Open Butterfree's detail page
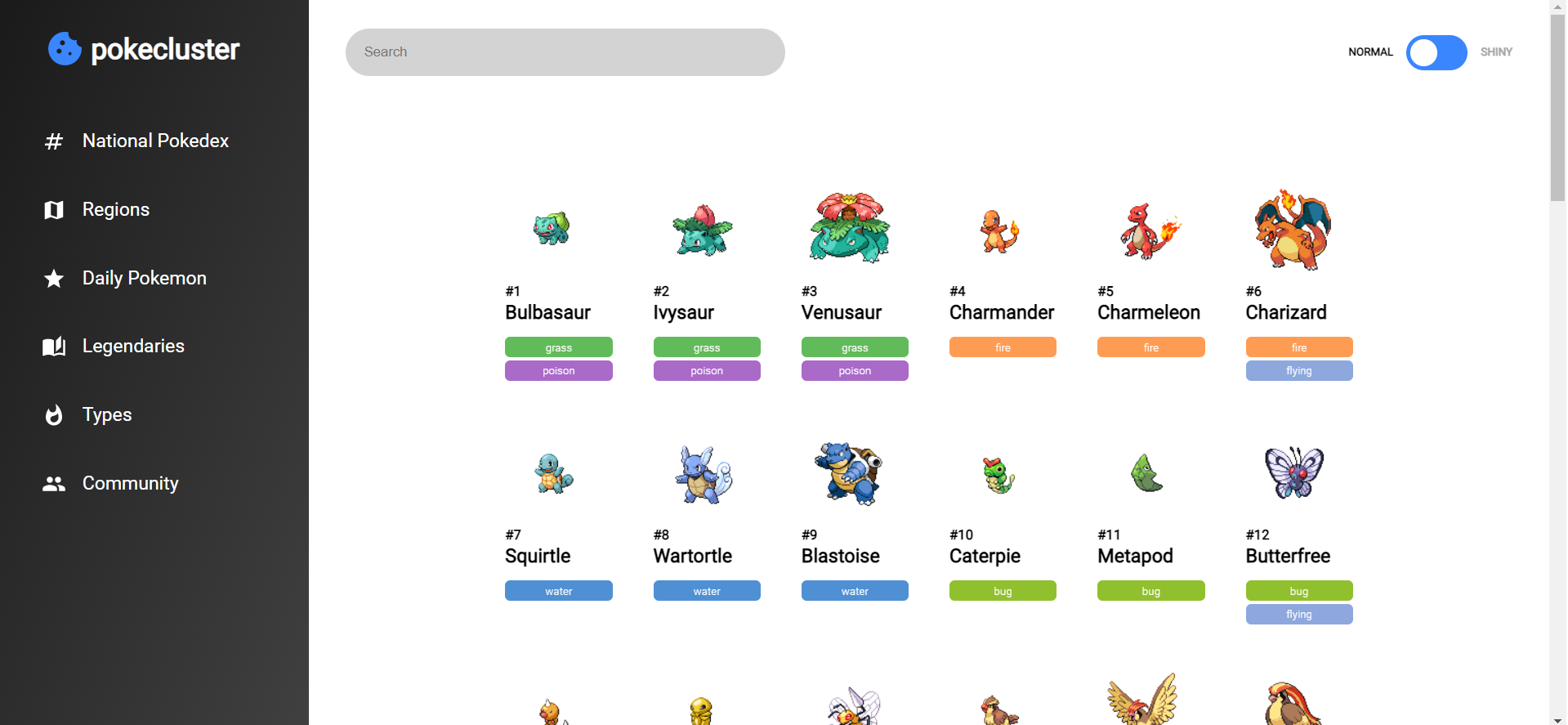This screenshot has height=725, width=1568. 1288,556
